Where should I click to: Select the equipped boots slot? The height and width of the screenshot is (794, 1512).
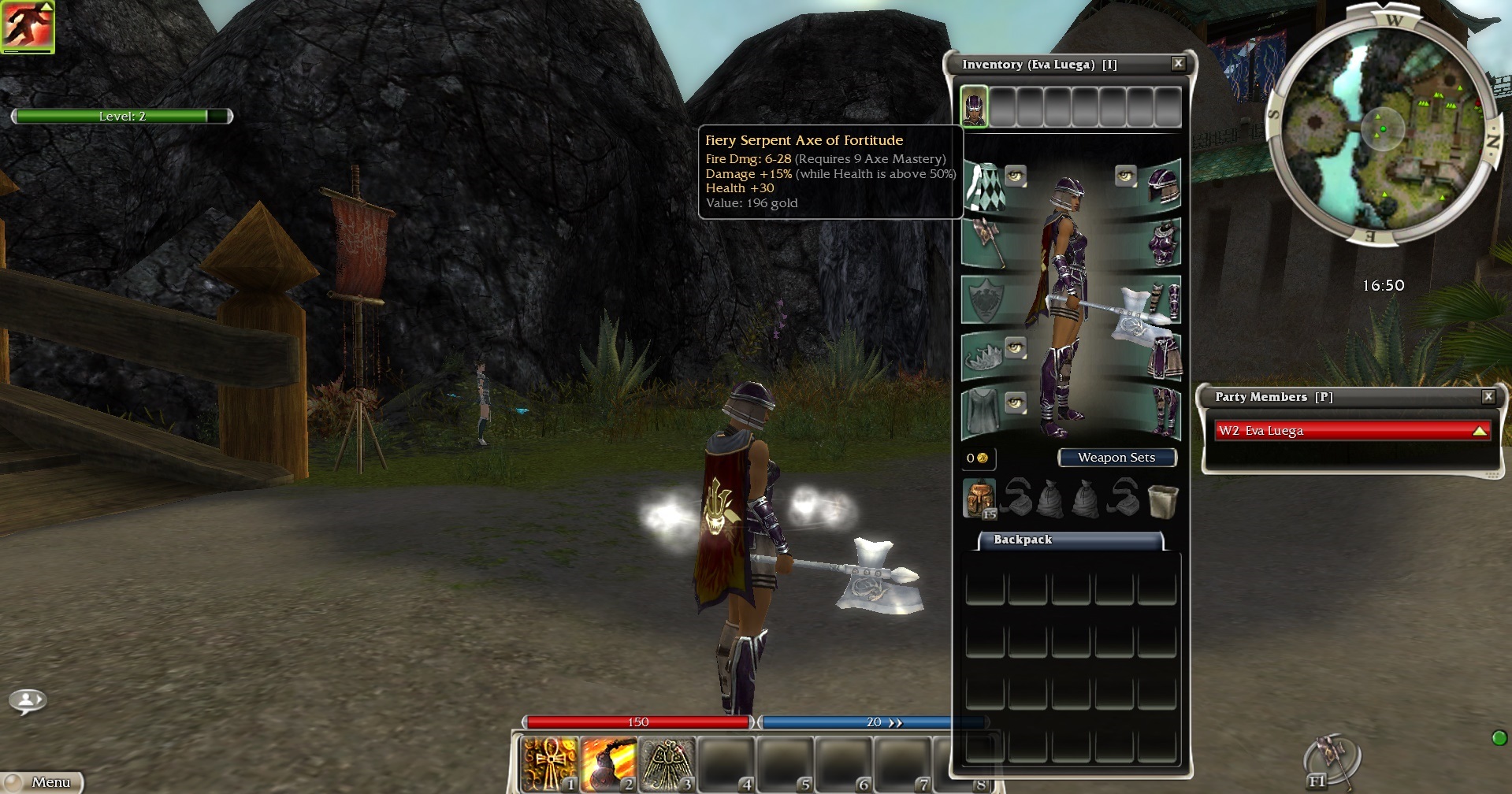[x=1163, y=412]
